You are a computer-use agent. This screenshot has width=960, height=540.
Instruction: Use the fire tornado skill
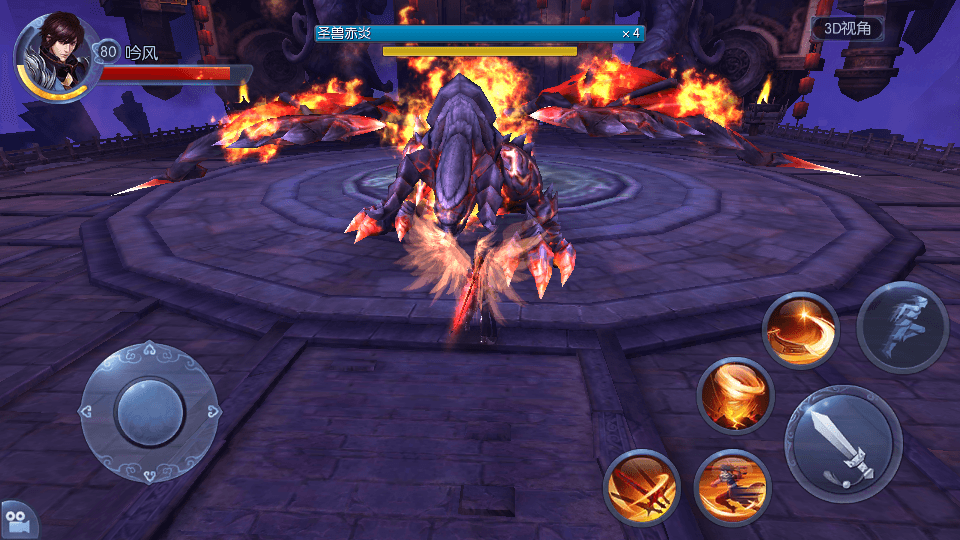click(x=735, y=395)
